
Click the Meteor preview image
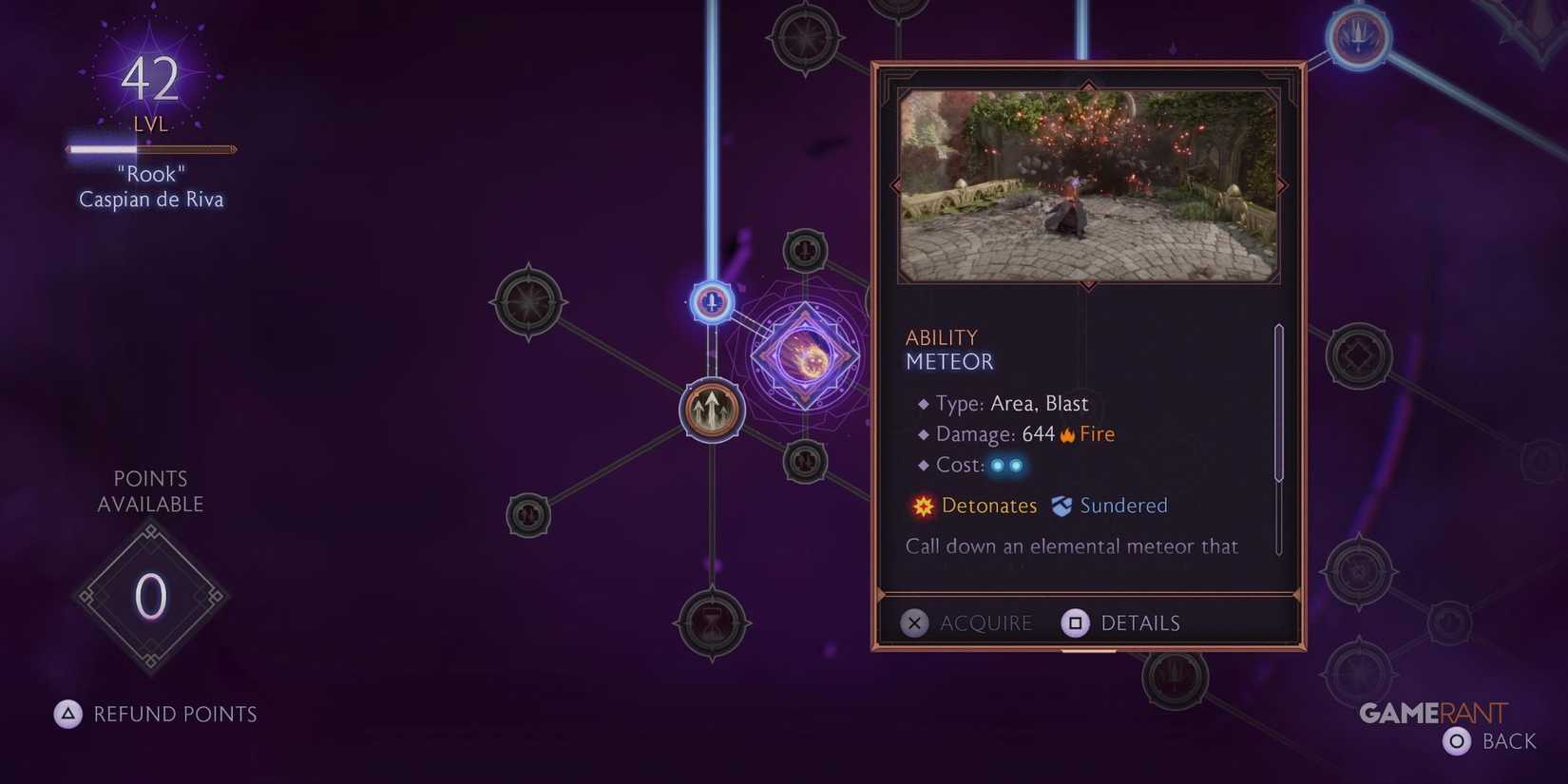[x=1089, y=184]
